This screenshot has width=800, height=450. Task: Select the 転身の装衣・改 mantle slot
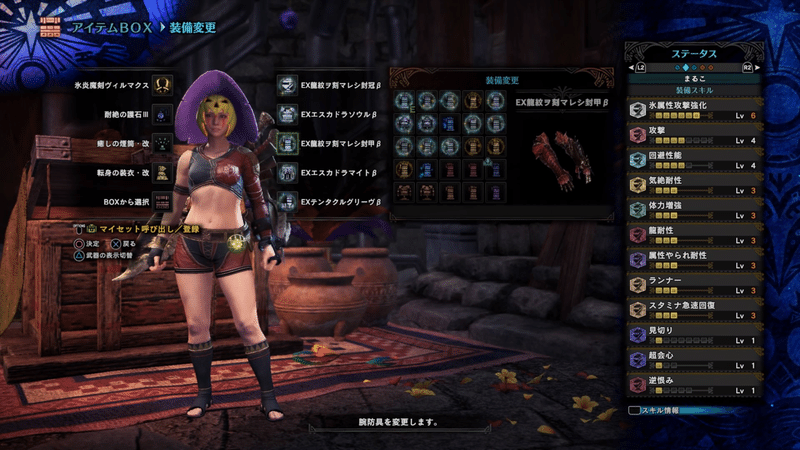pyautogui.click(x=161, y=172)
